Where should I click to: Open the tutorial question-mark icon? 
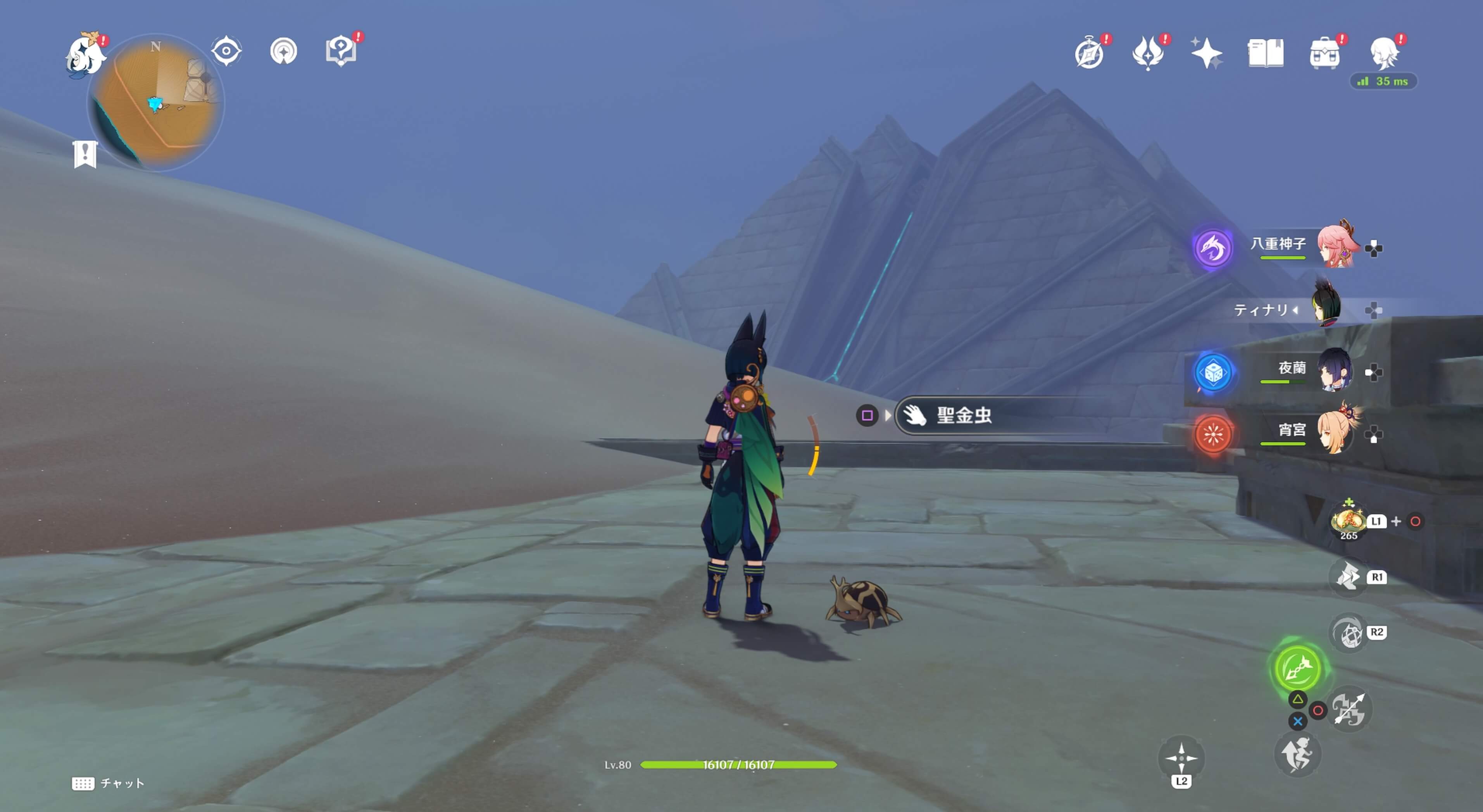point(341,51)
